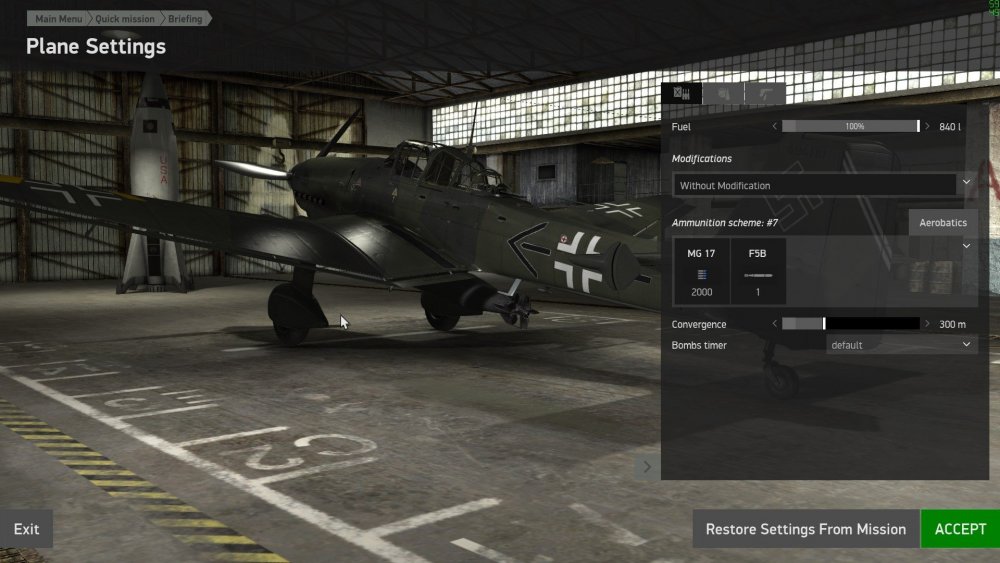Select the F5B torpedo slot
Image resolution: width=1000 pixels, height=563 pixels.
758,271
